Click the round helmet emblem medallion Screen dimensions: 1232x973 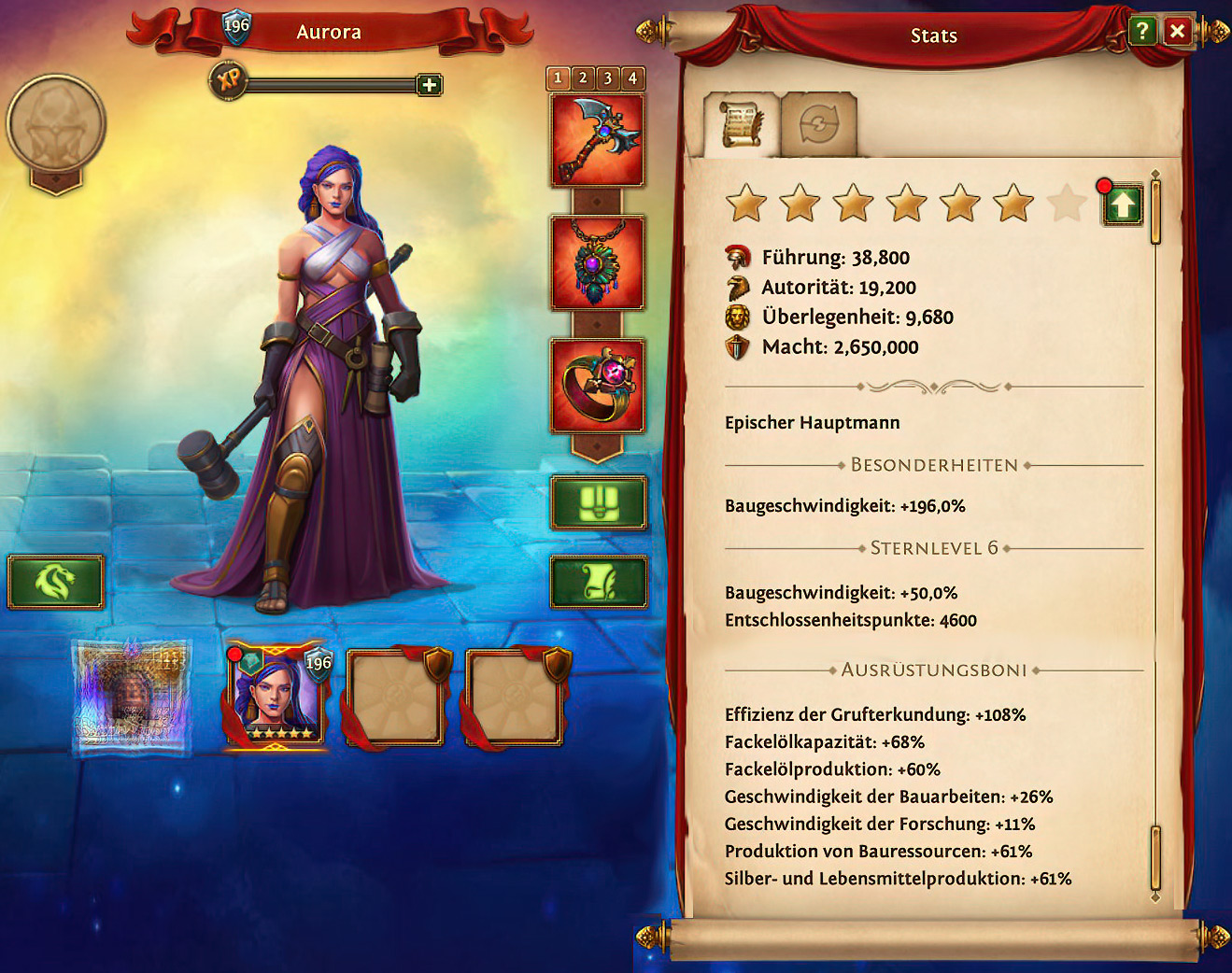coord(56,125)
